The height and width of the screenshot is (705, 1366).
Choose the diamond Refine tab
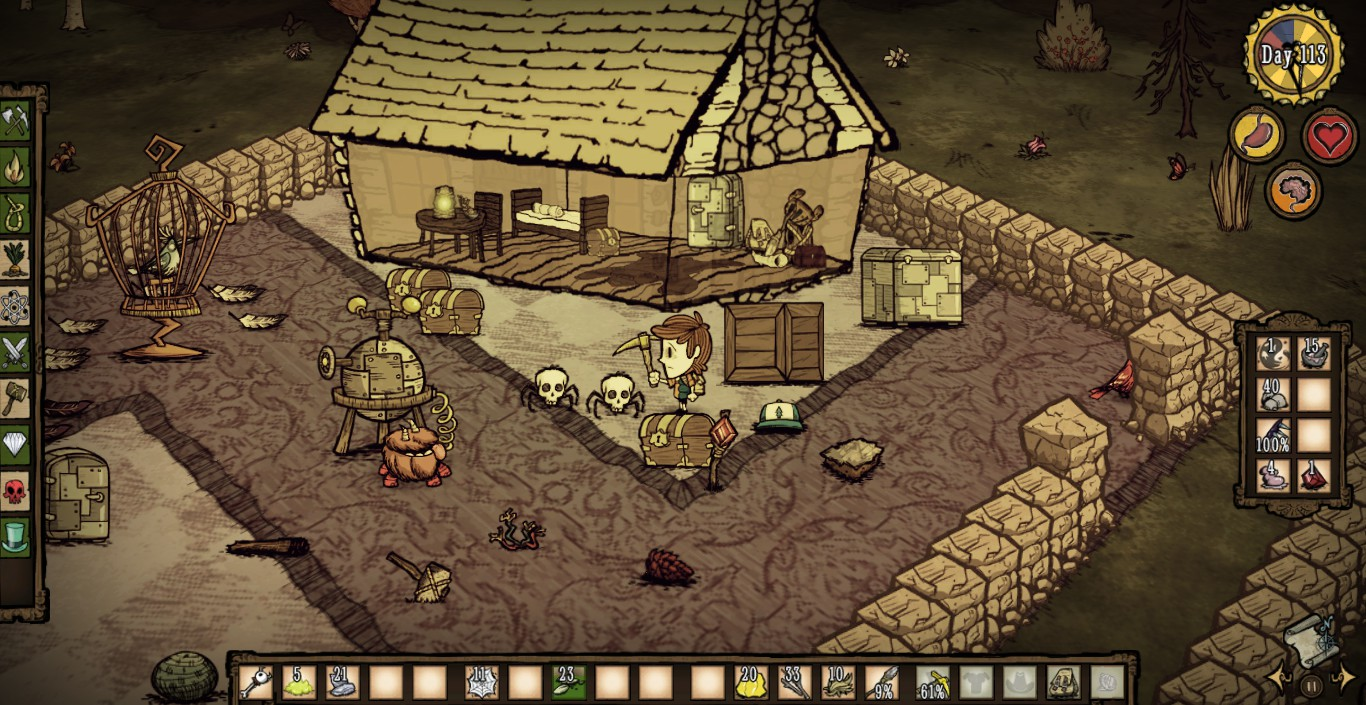coord(16,444)
